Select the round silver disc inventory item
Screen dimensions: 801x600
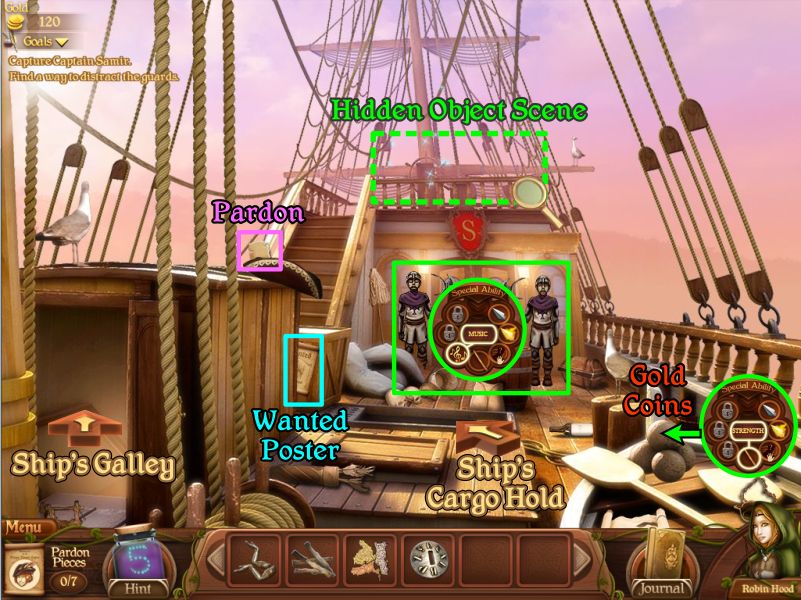point(430,558)
